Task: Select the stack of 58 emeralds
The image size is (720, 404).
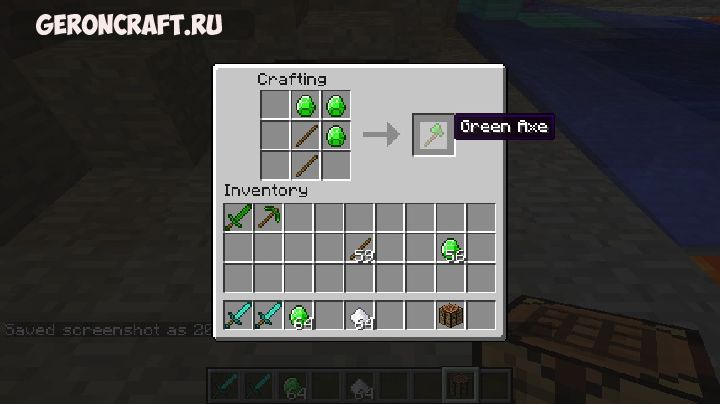Action: click(452, 248)
